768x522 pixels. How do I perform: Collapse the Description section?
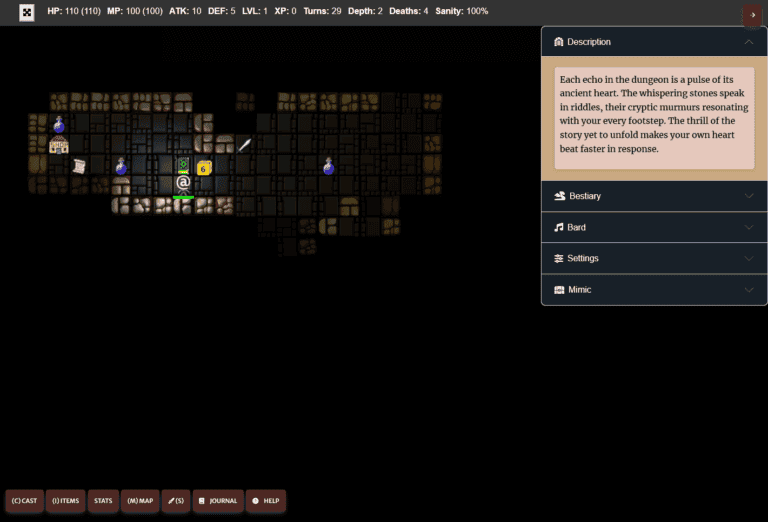654,42
